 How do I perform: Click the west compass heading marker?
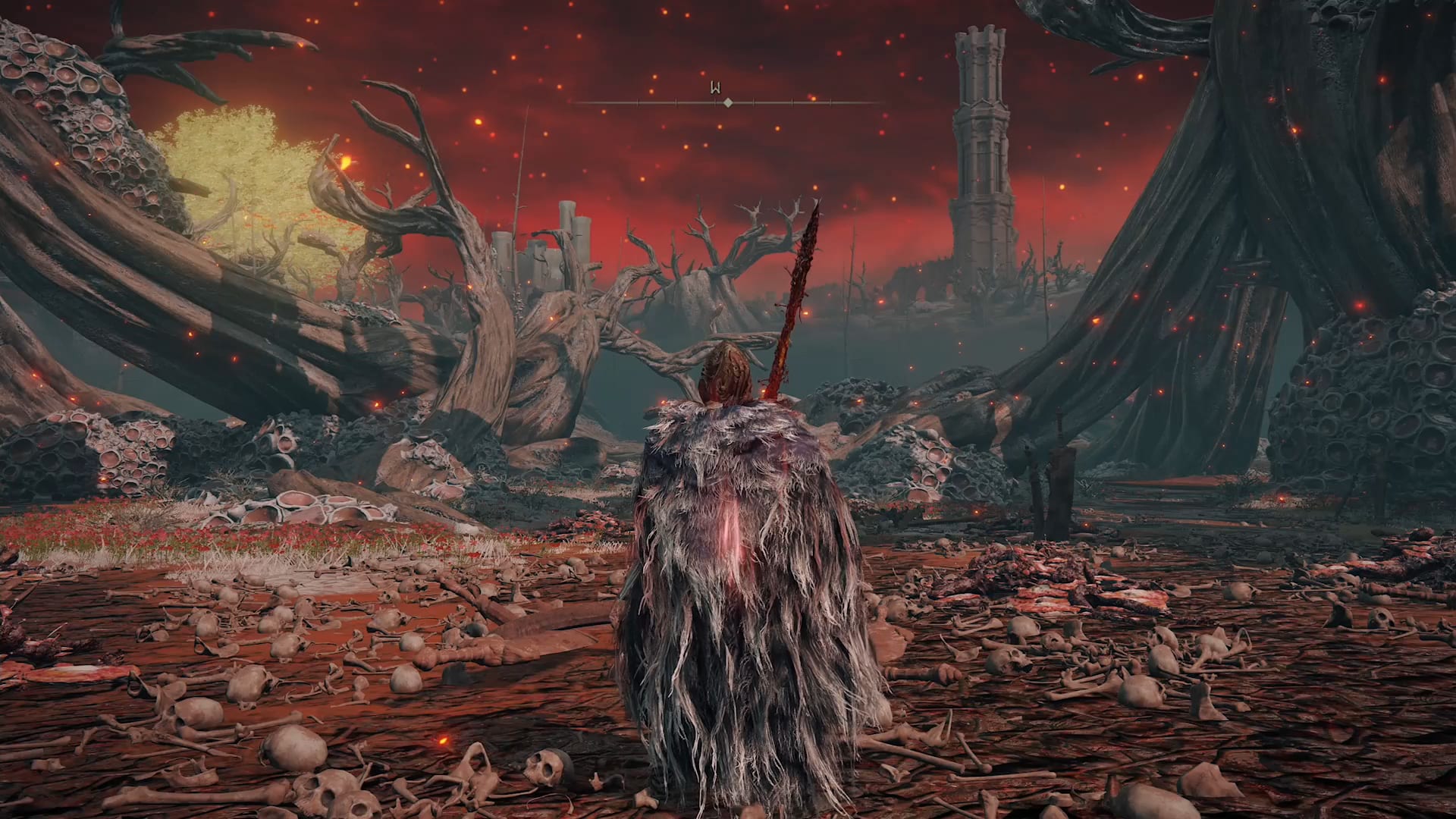pos(714,88)
